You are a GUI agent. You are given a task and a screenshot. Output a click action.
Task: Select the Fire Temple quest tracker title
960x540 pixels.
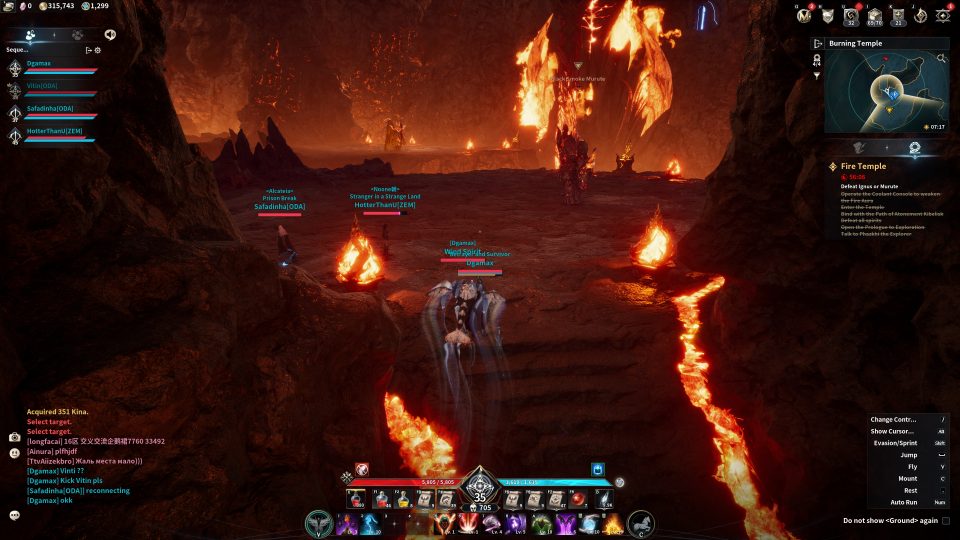click(x=862, y=166)
